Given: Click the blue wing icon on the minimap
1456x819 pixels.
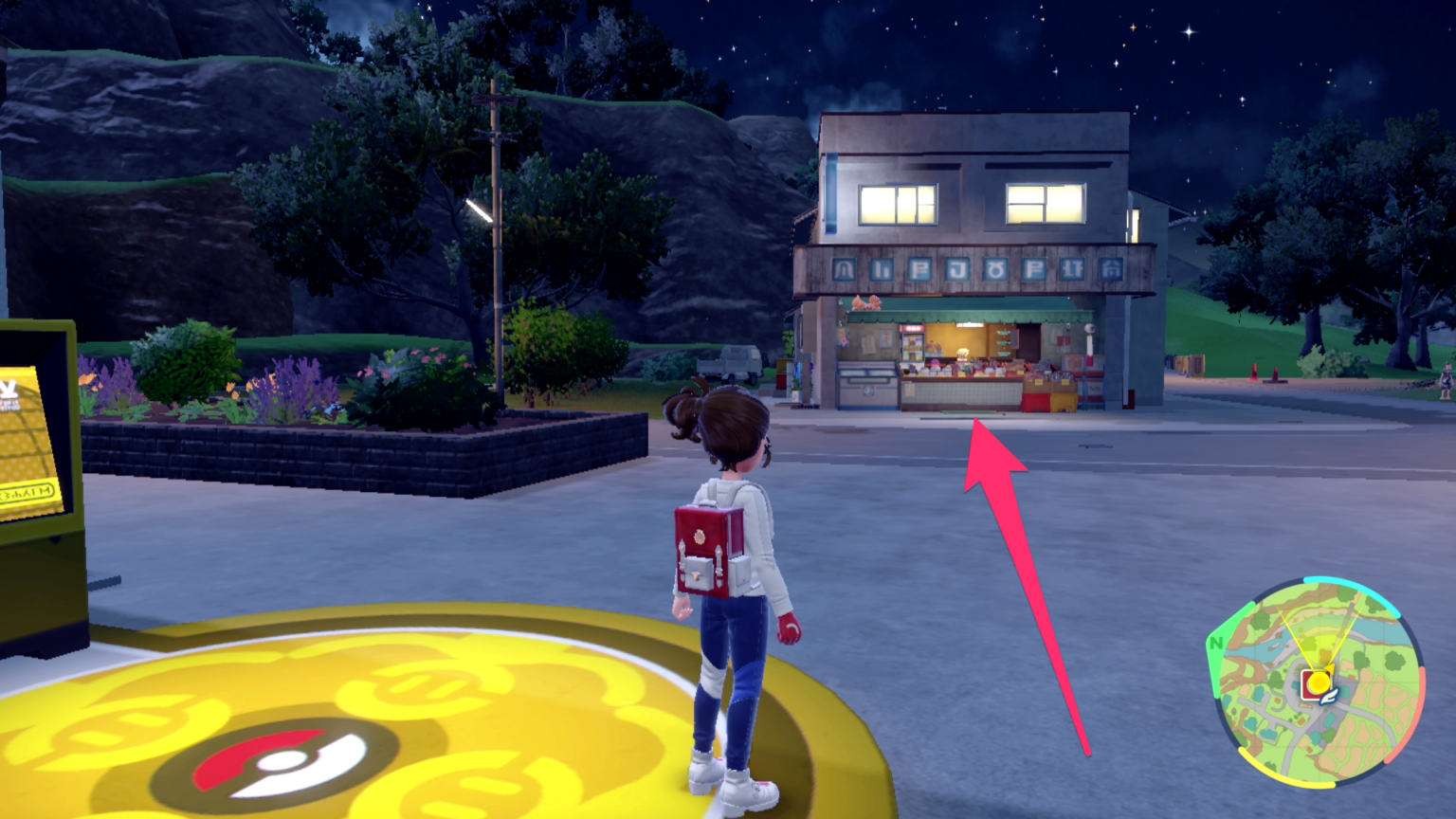Looking at the screenshot, I should click(x=1329, y=695).
